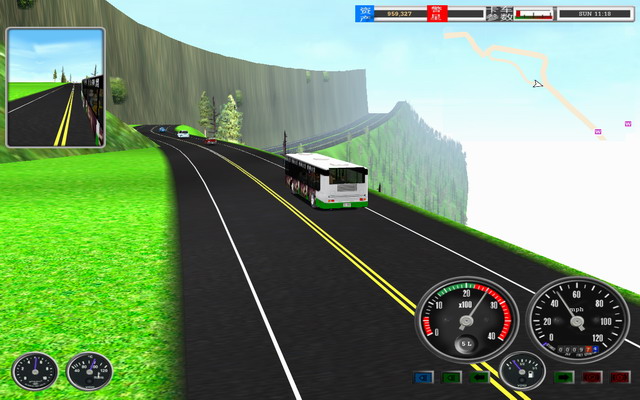Click the red icon in the top bar
Screen dimensions: 640x400
coord(436,13)
